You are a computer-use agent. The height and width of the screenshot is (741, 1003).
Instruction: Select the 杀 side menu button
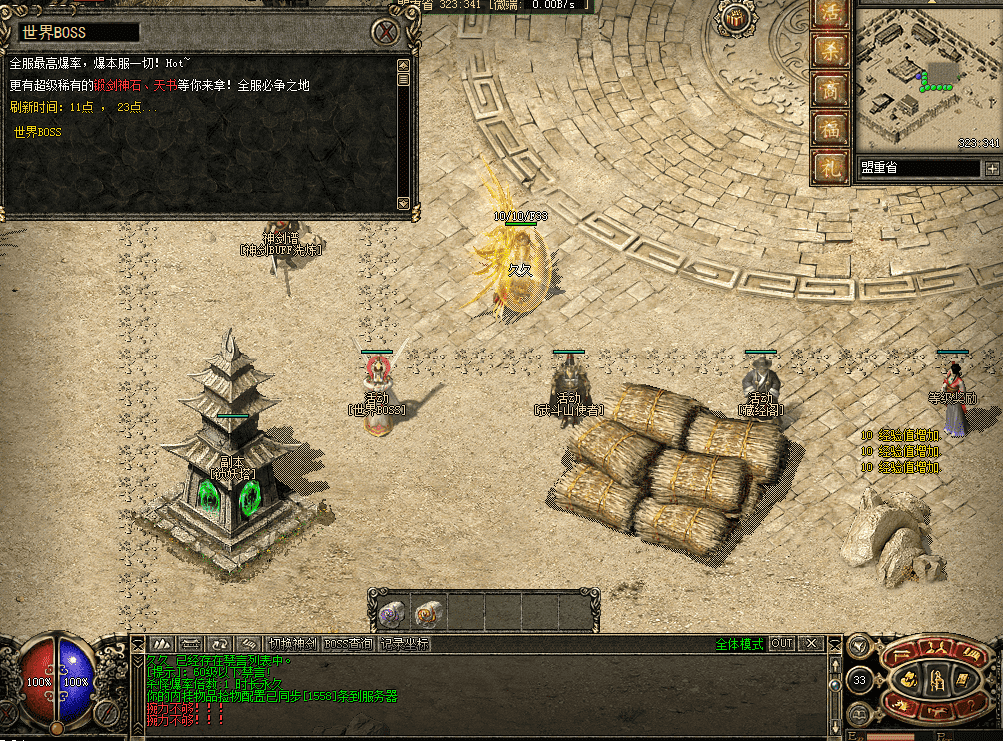click(830, 51)
